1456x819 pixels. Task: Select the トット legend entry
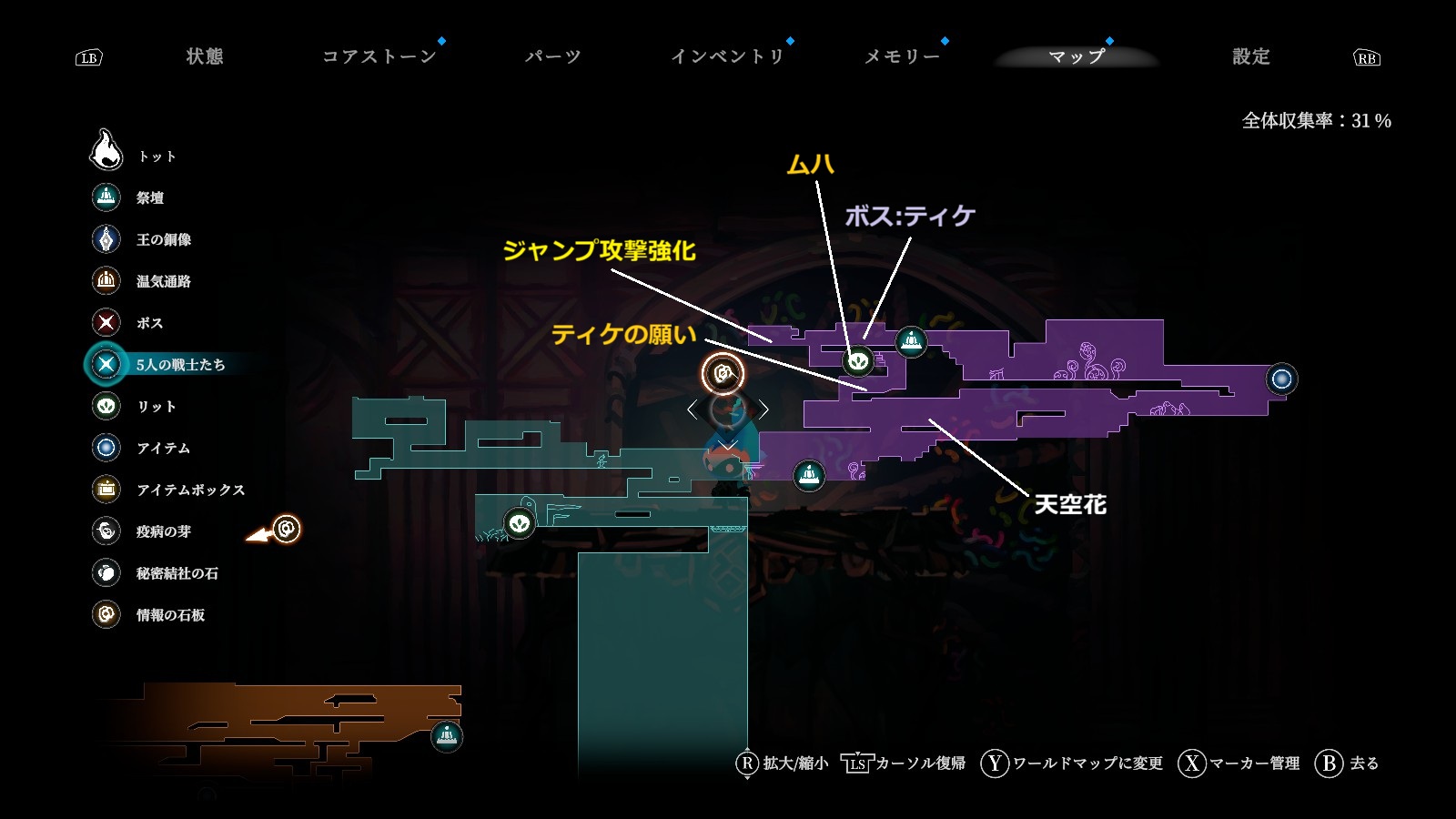[x=157, y=157]
